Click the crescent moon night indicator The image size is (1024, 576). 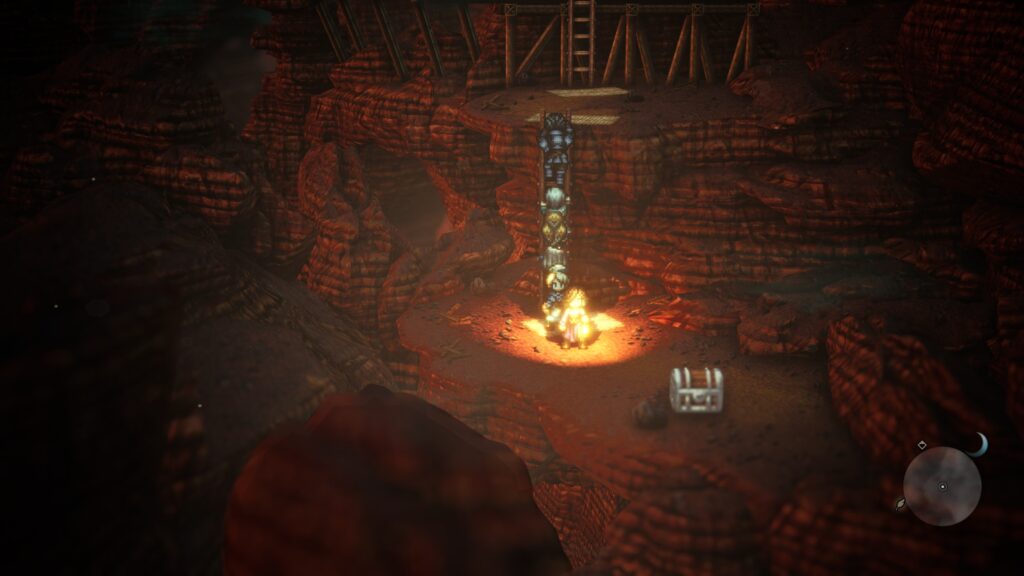tap(977, 445)
